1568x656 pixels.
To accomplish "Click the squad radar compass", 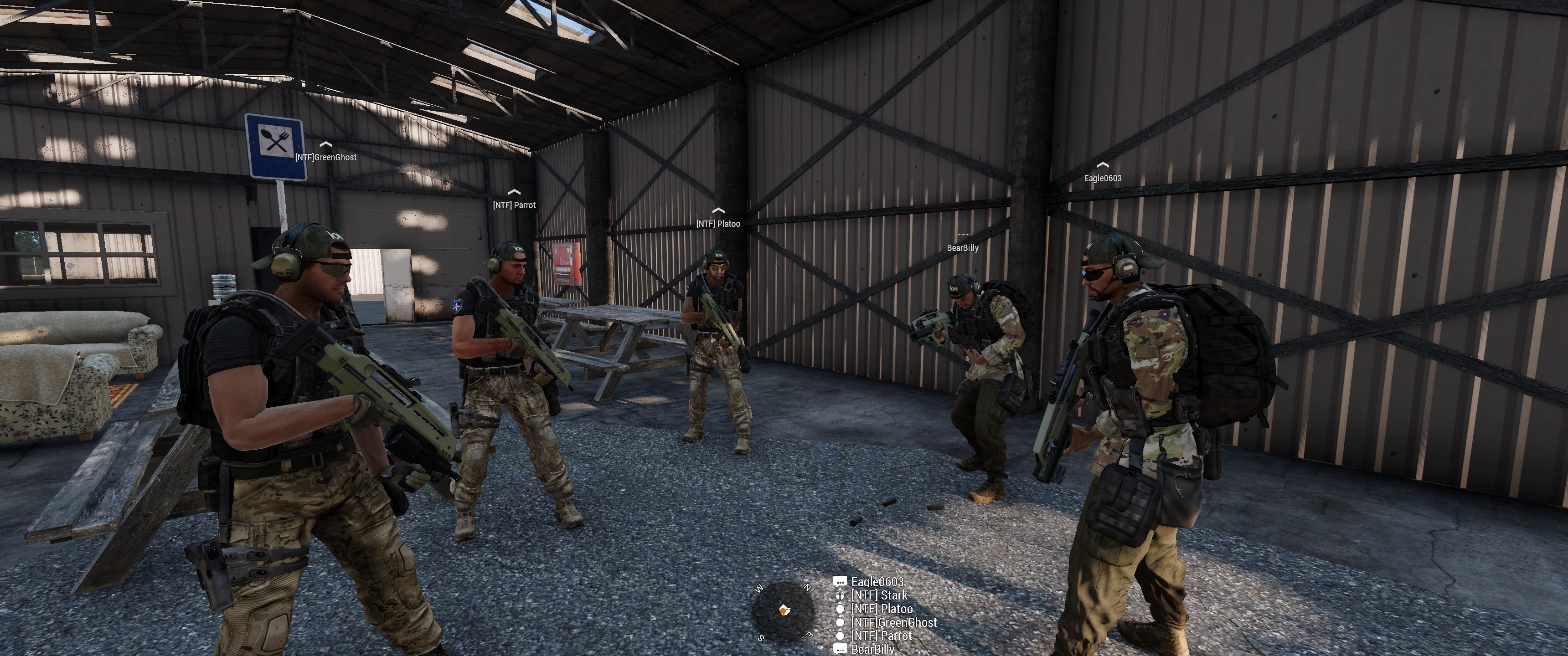I will [x=784, y=610].
